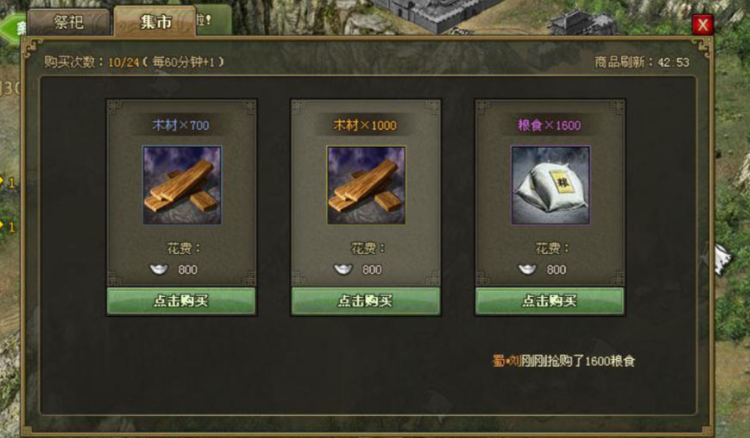
Task: Buy the 木材×700 offer
Action: 181,300
